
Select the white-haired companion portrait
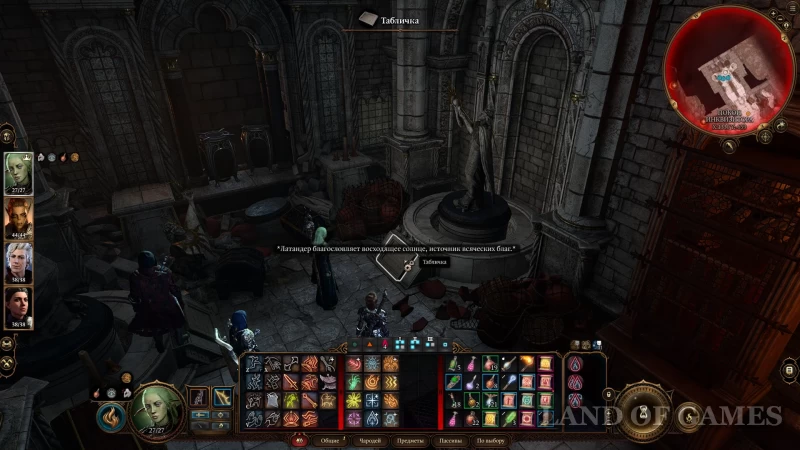point(19,263)
